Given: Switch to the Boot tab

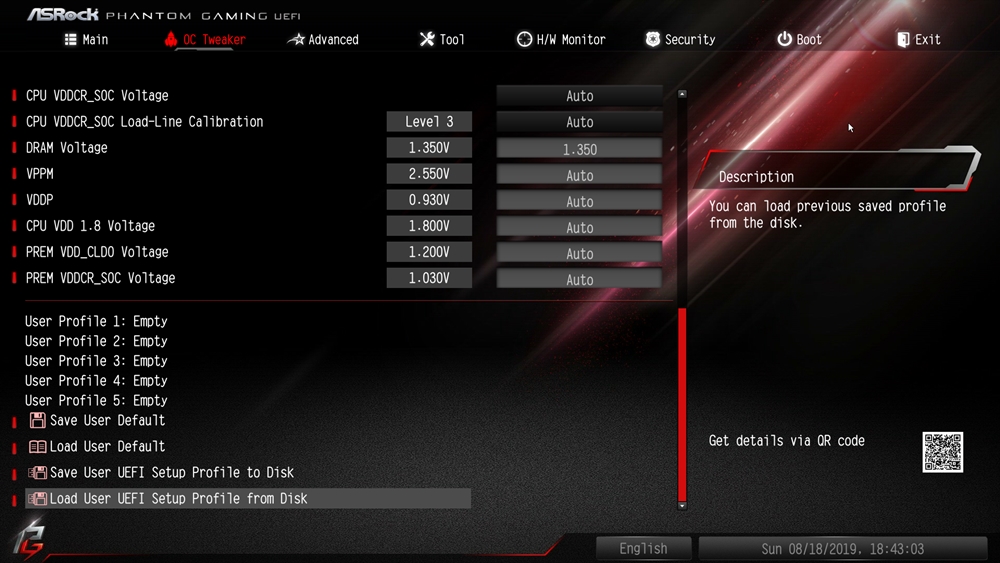Looking at the screenshot, I should click(x=799, y=40).
